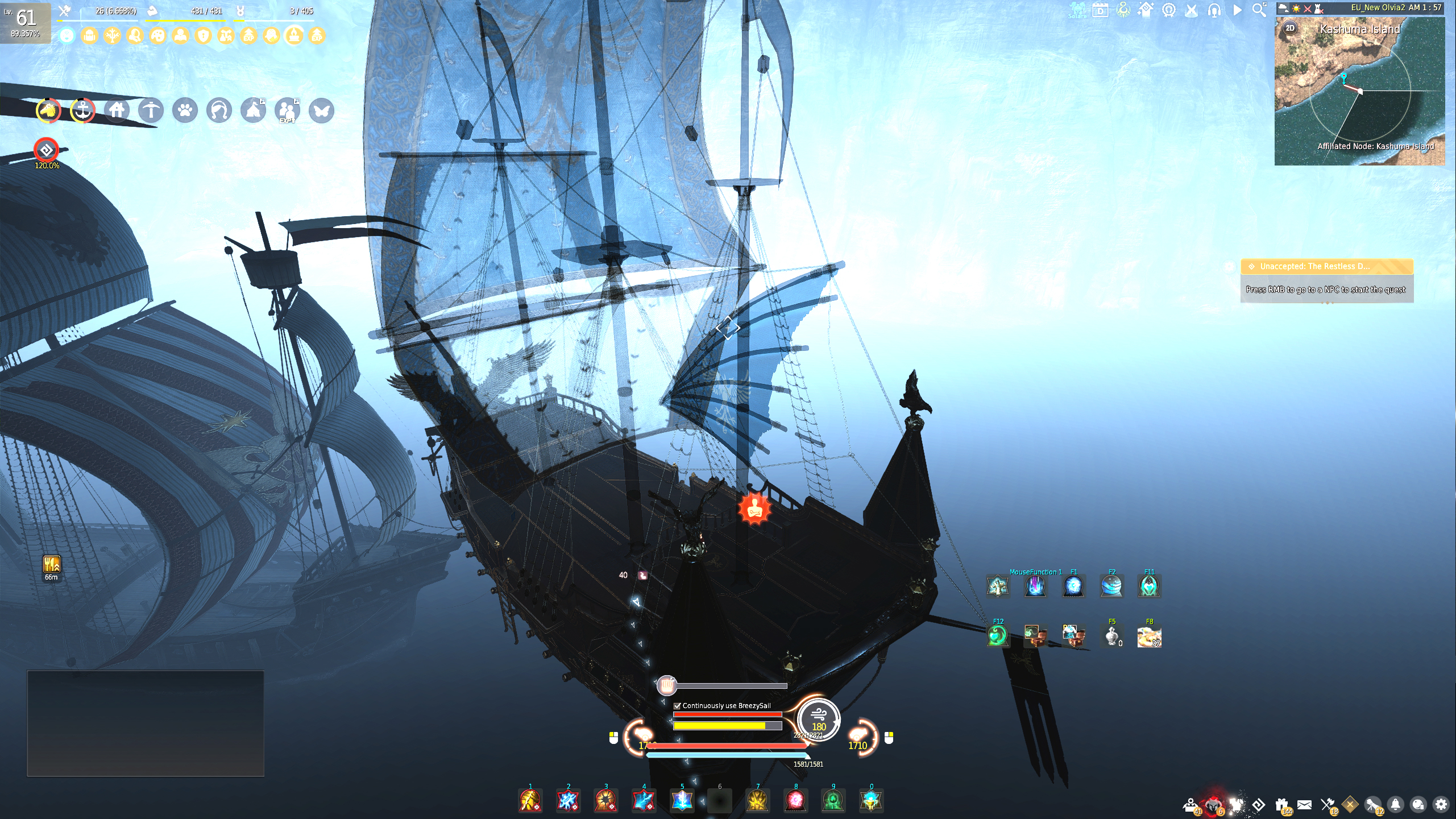This screenshot has width=1456, height=819.
Task: Open the anchor ship menu icon
Action: [82, 111]
